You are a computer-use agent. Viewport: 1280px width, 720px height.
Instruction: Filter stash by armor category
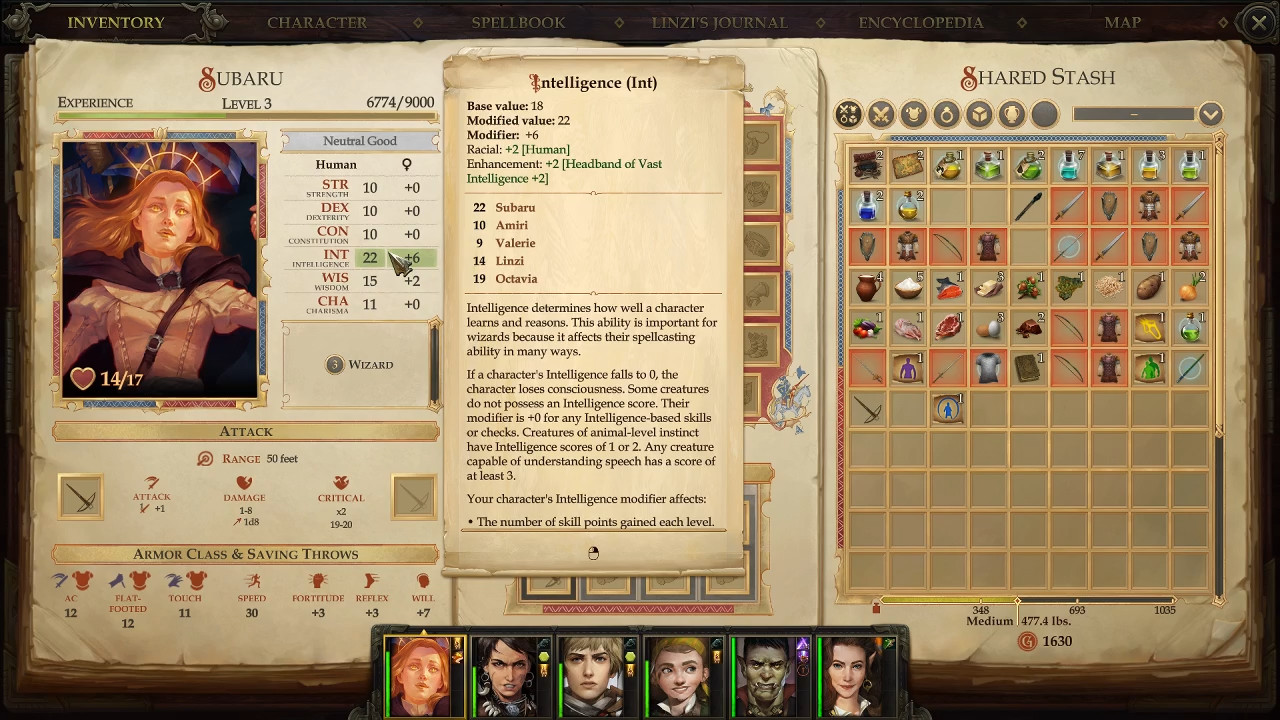[x=913, y=114]
